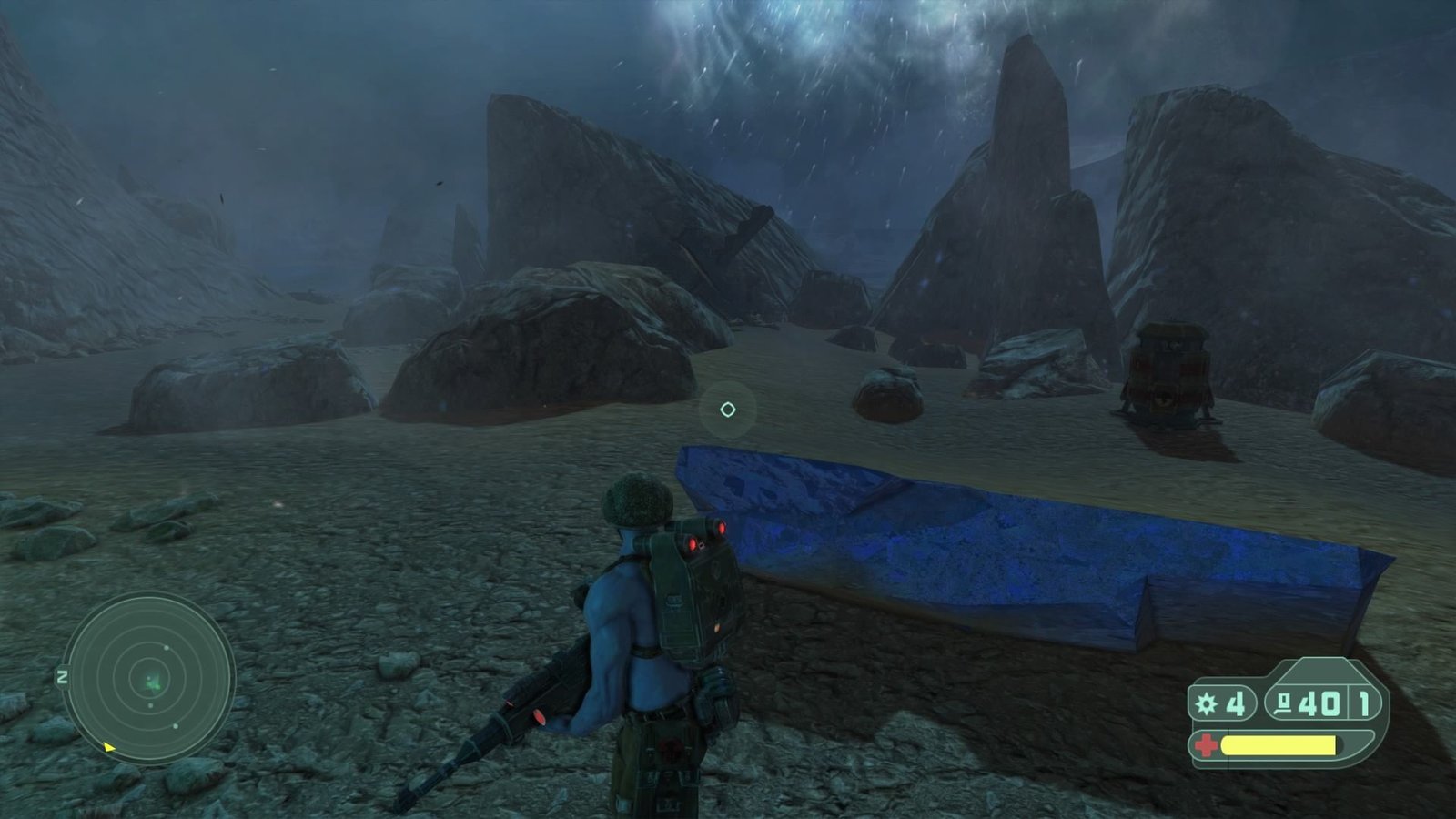Switch to the grenade slot on the HUD
This screenshot has height=819, width=1456.
1224,704
